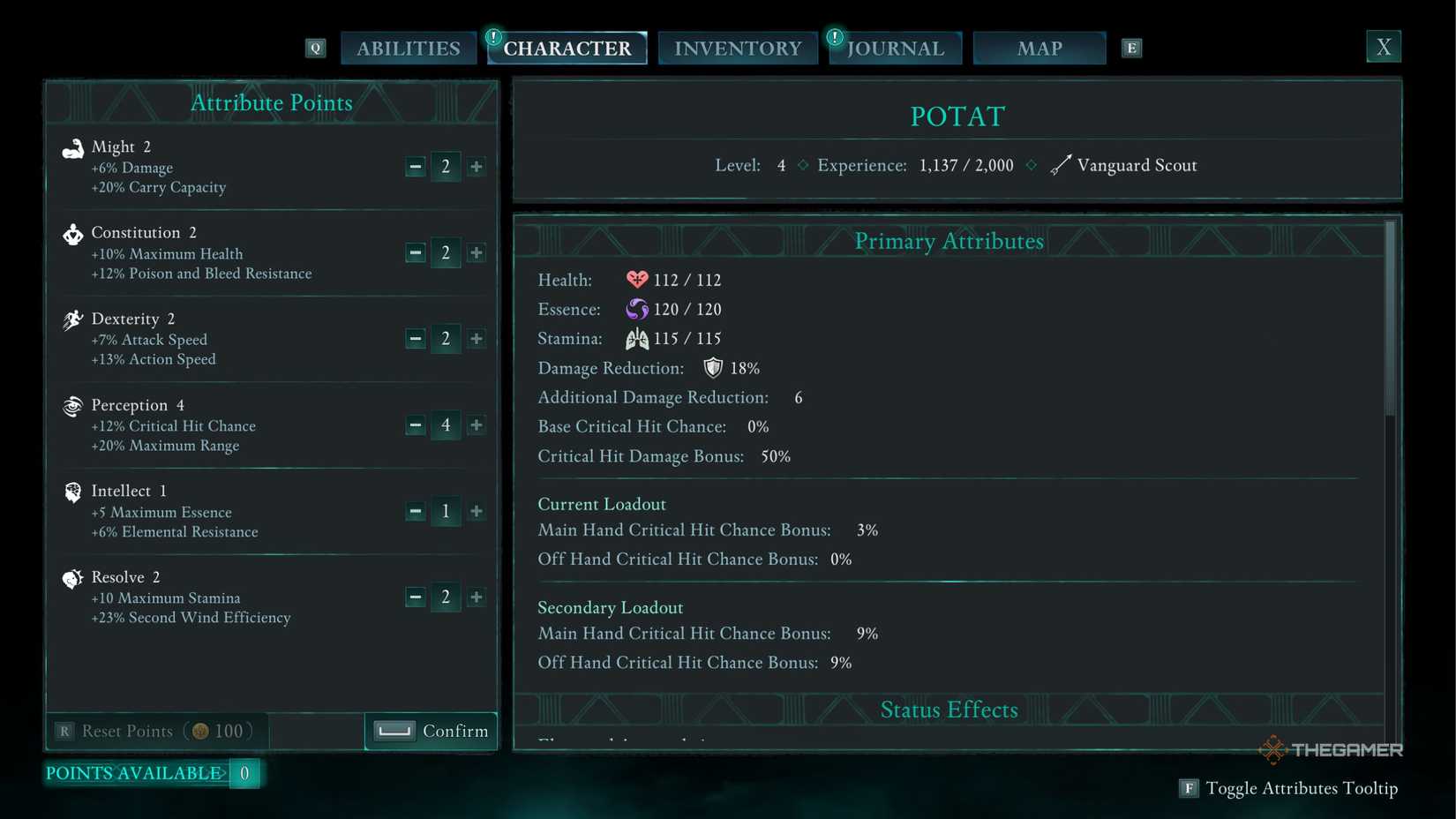Confirm the attribute point allocation
Screen dimensions: 1456x819
pyautogui.click(x=431, y=731)
